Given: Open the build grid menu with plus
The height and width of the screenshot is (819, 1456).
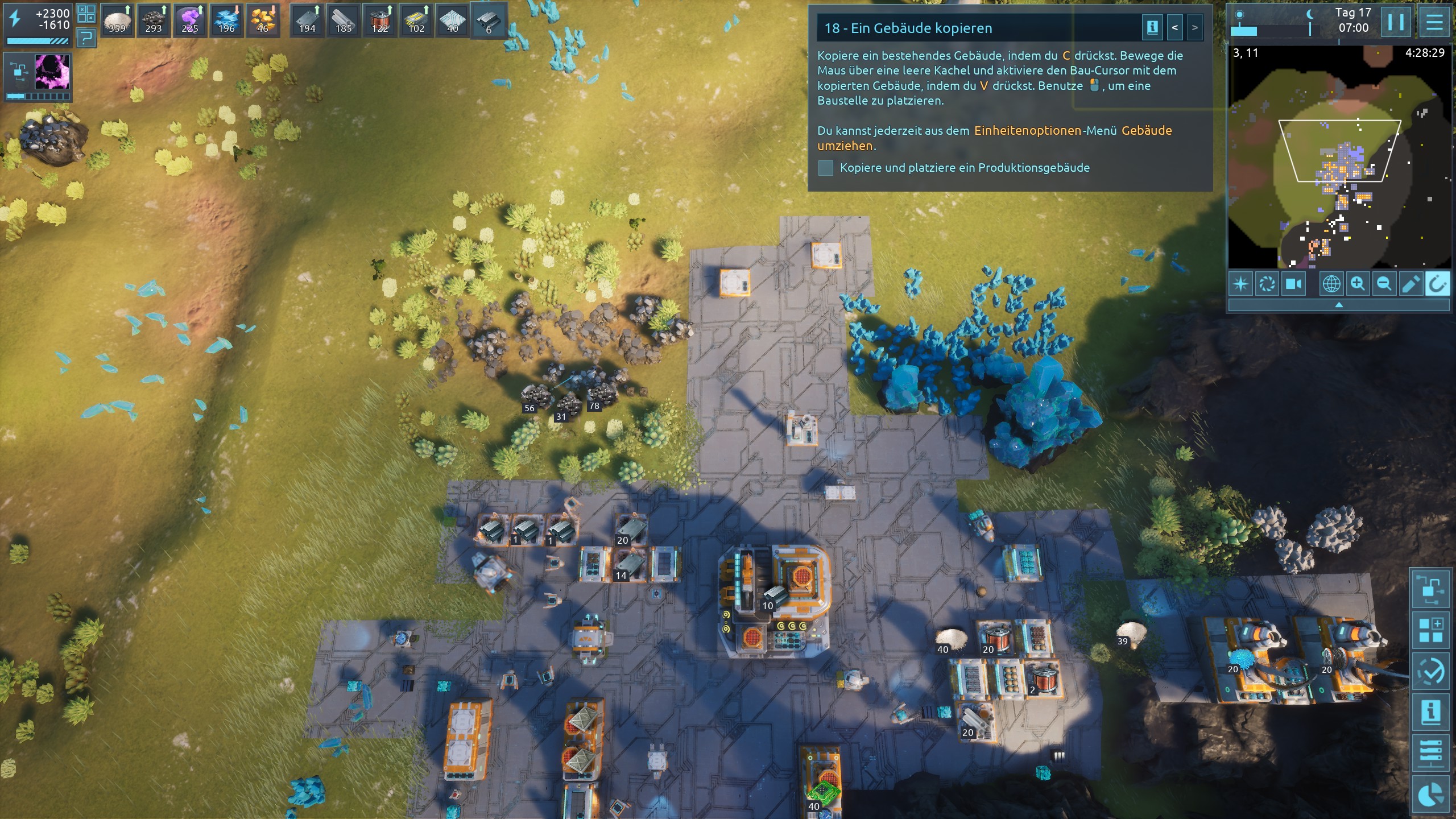Looking at the screenshot, I should (x=1430, y=630).
